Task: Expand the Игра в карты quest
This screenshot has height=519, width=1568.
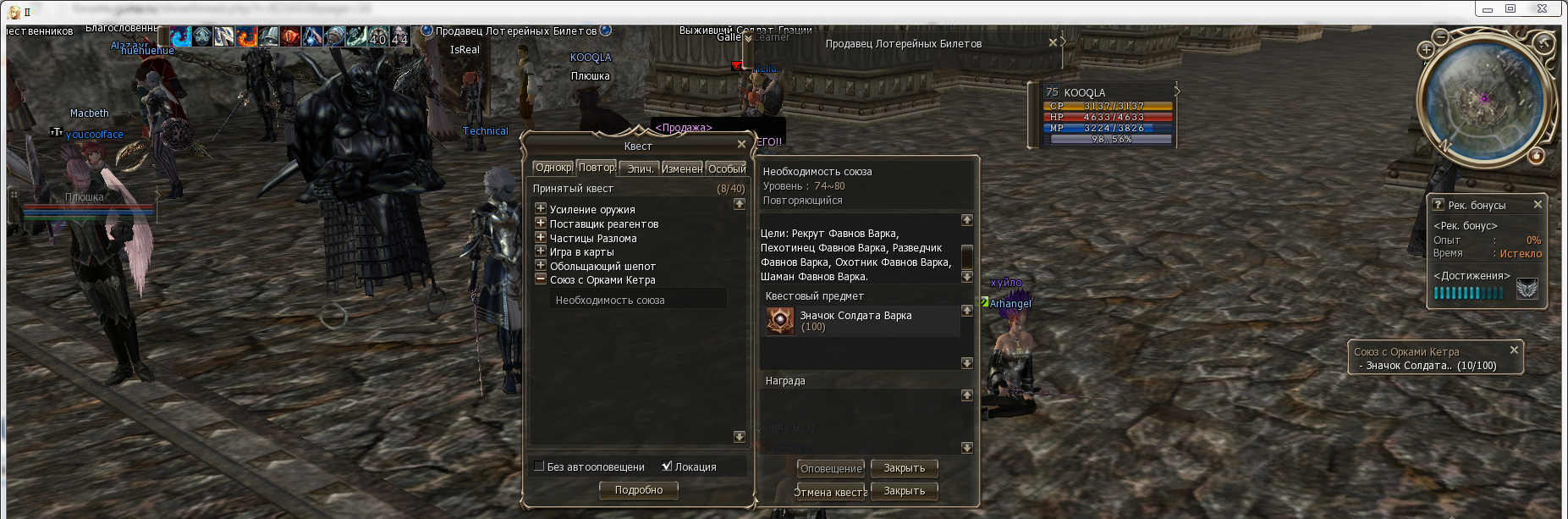Action: 541,251
